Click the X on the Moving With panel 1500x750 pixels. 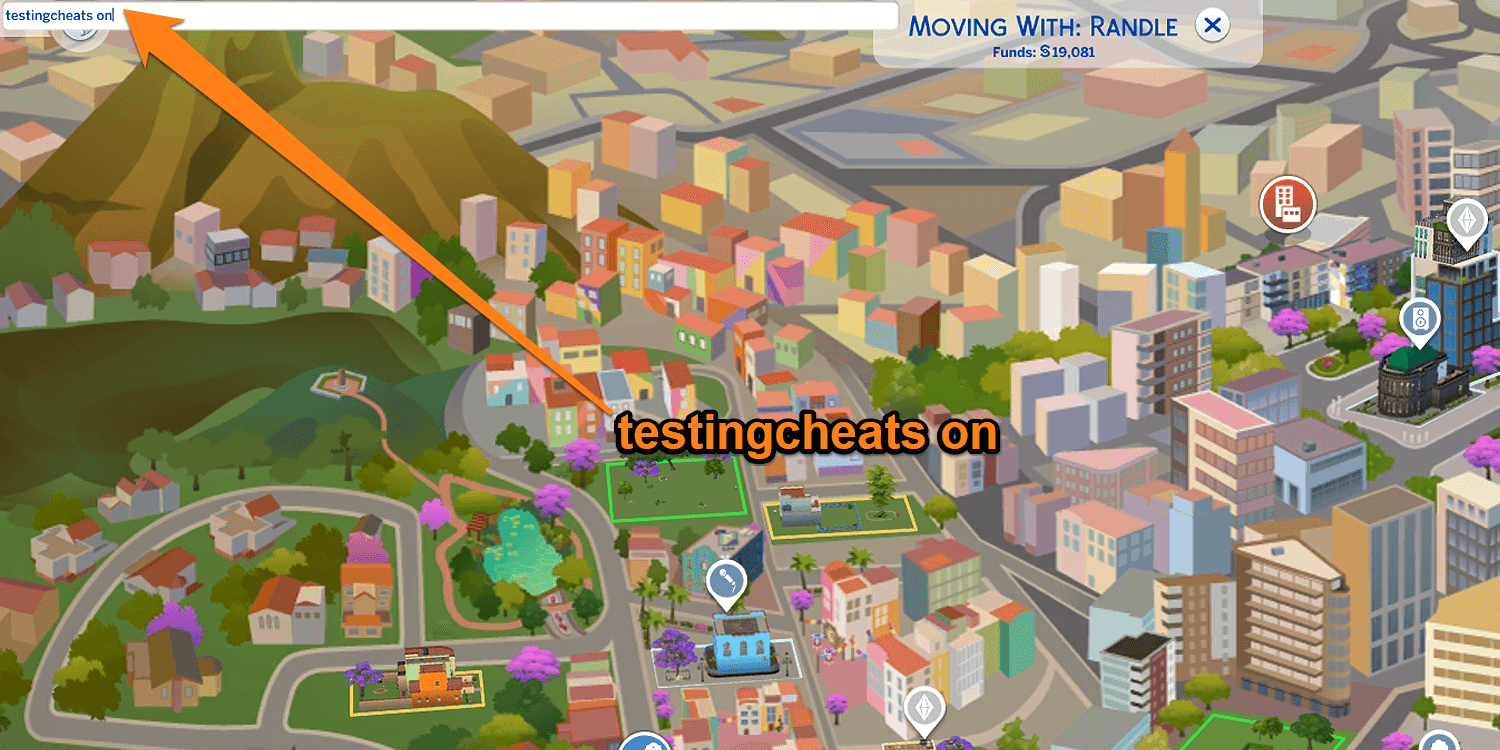tap(1212, 26)
